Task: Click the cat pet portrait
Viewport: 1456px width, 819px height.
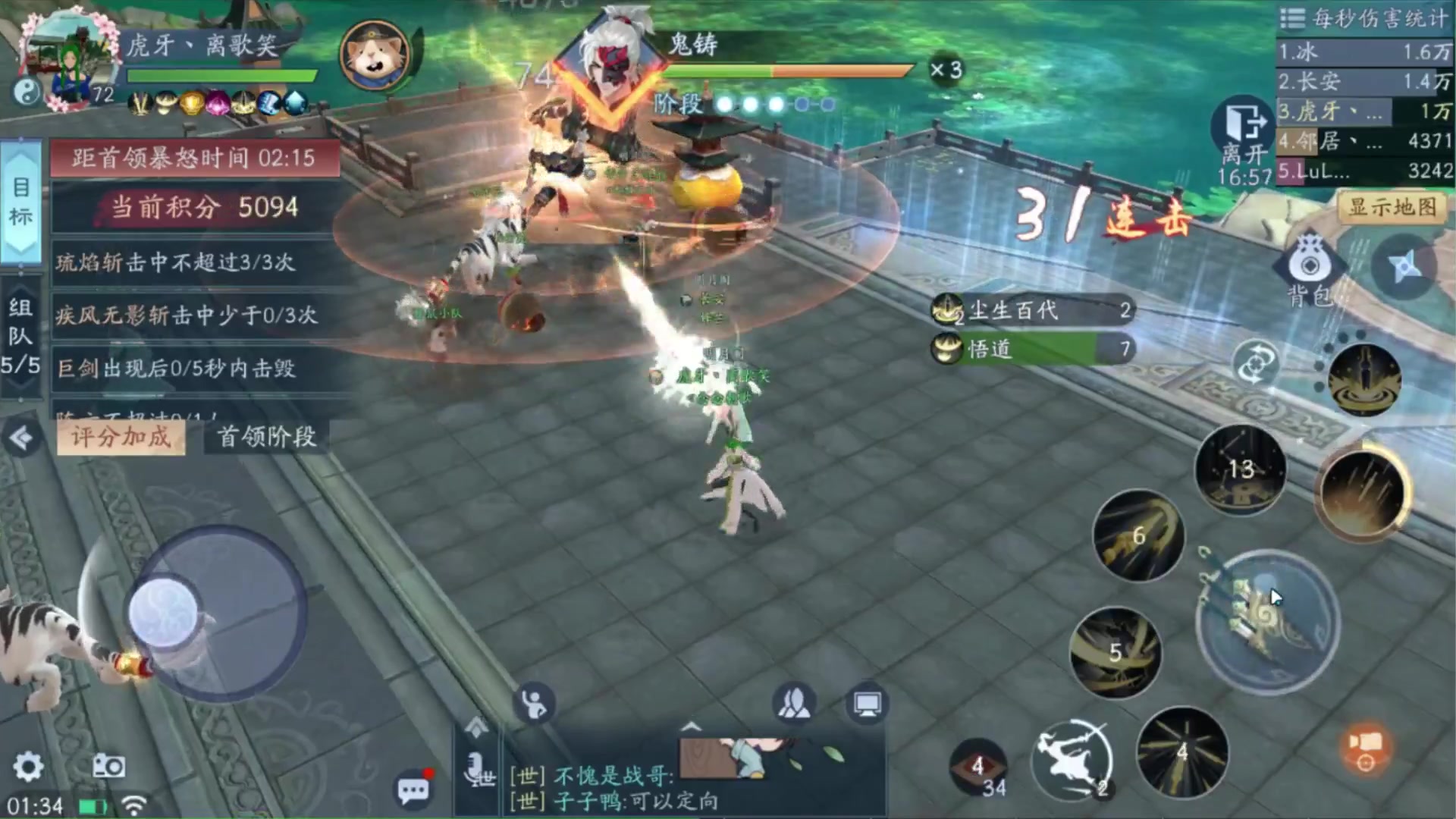Action: pos(375,54)
